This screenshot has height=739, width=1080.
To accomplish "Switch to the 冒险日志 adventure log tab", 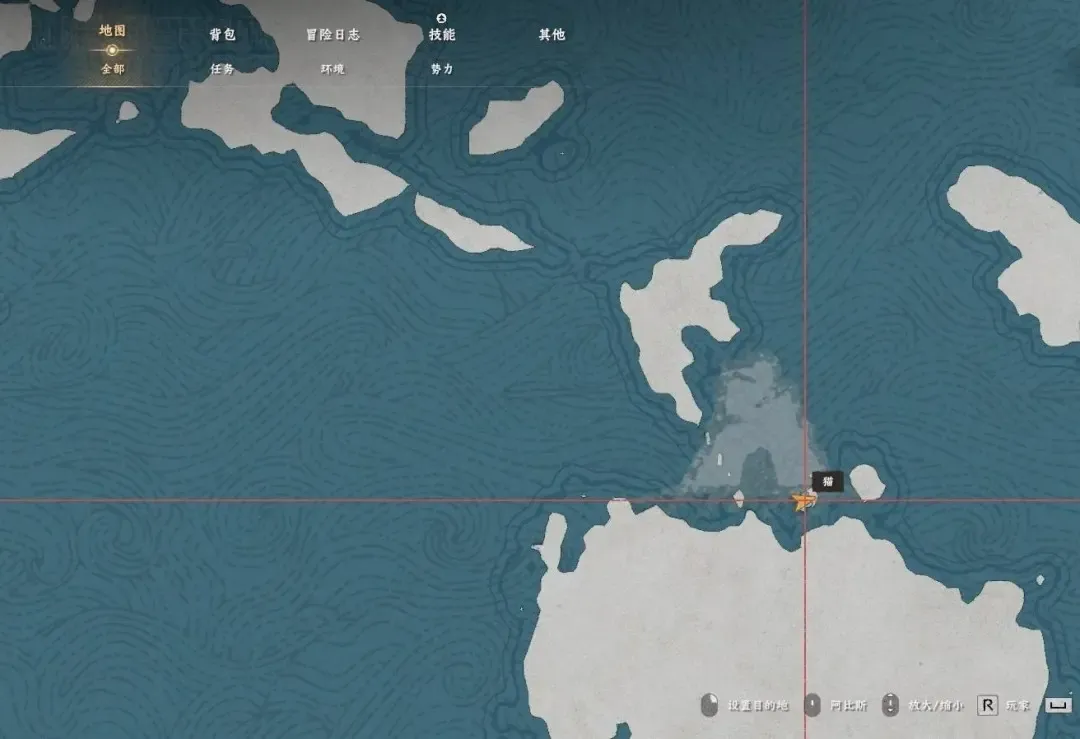I will [x=332, y=34].
